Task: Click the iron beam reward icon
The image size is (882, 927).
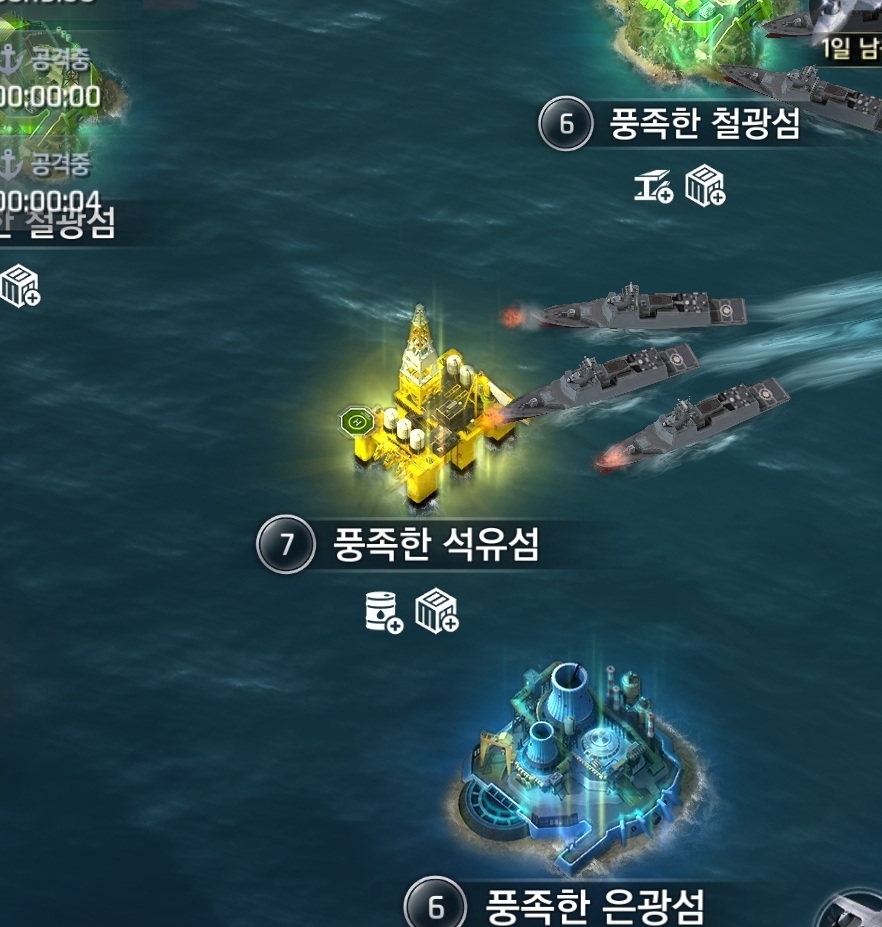Action: 653,186
